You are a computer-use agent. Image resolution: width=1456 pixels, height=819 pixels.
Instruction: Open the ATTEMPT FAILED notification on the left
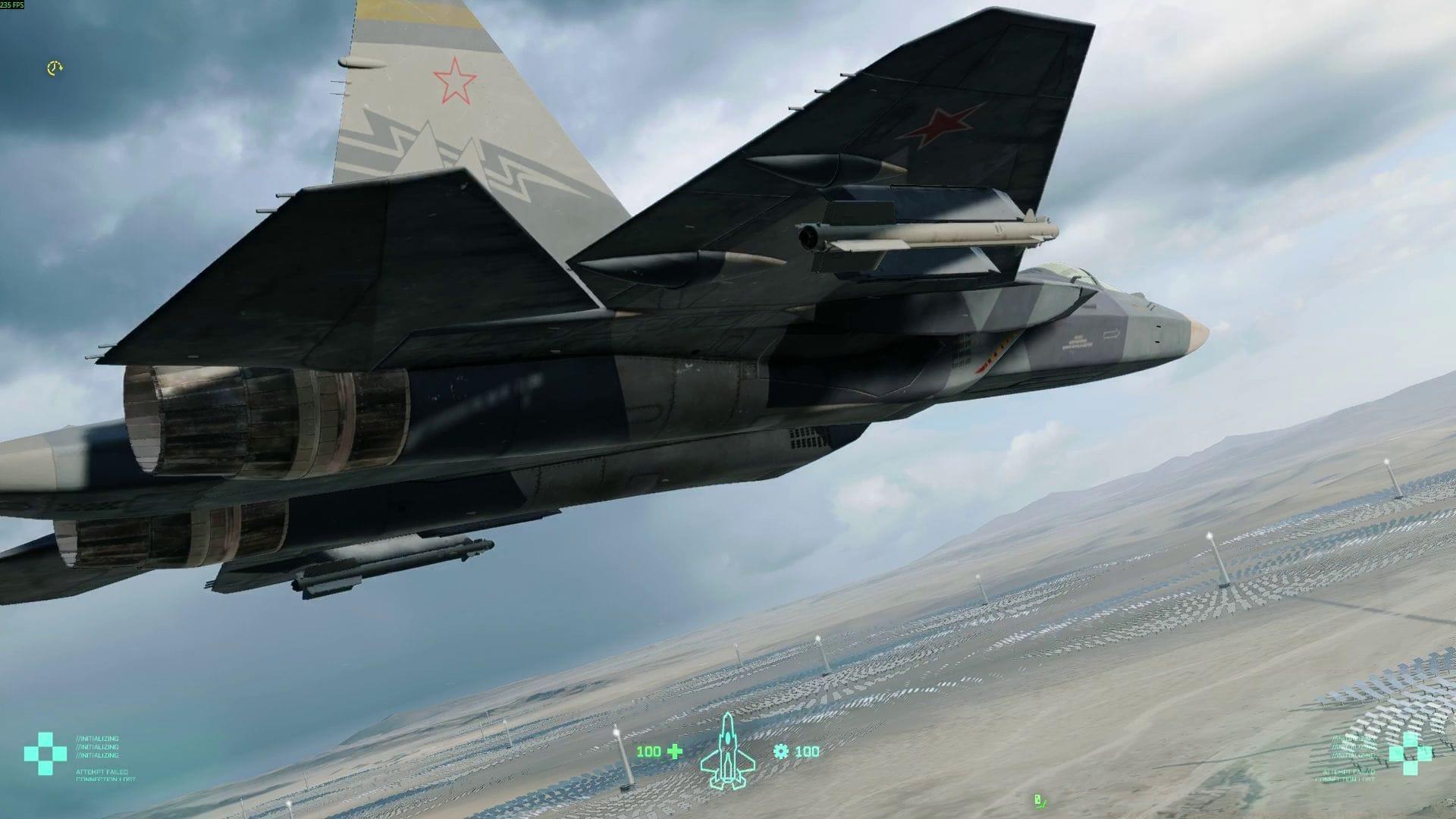point(101,772)
